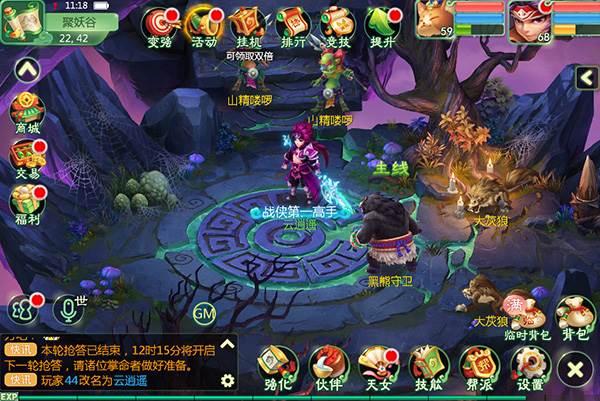This screenshot has width=600, height=401.
Task: Open the 商城 shop
Action: 26,110
